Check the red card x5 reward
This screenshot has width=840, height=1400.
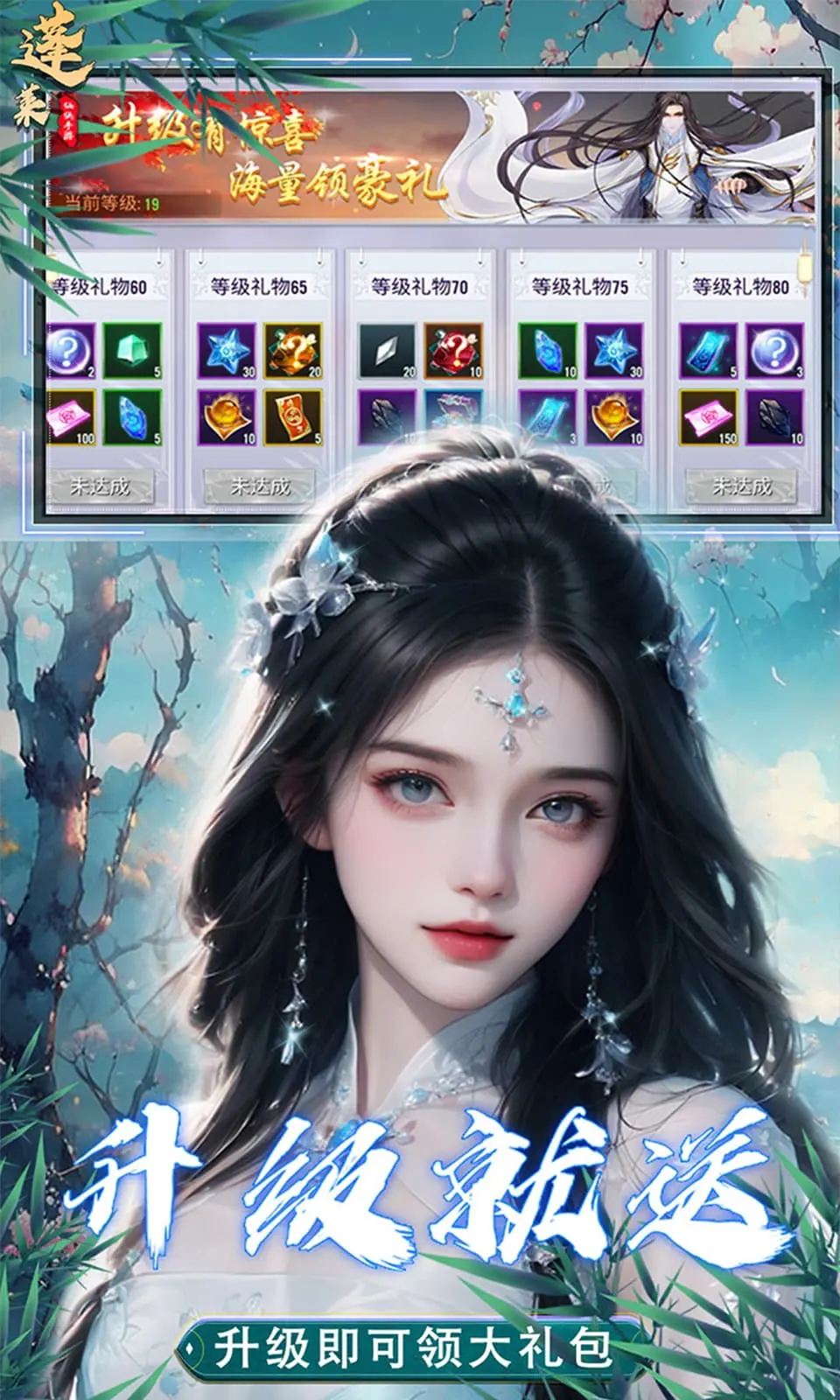pos(293,417)
